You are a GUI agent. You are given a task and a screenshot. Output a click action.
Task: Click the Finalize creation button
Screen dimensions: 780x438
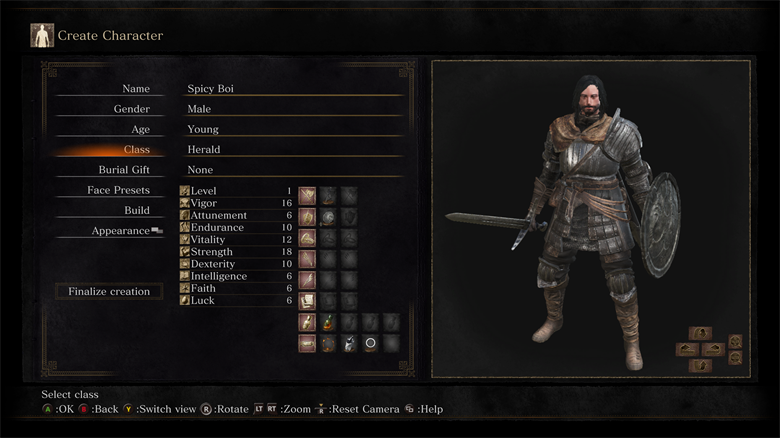109,292
